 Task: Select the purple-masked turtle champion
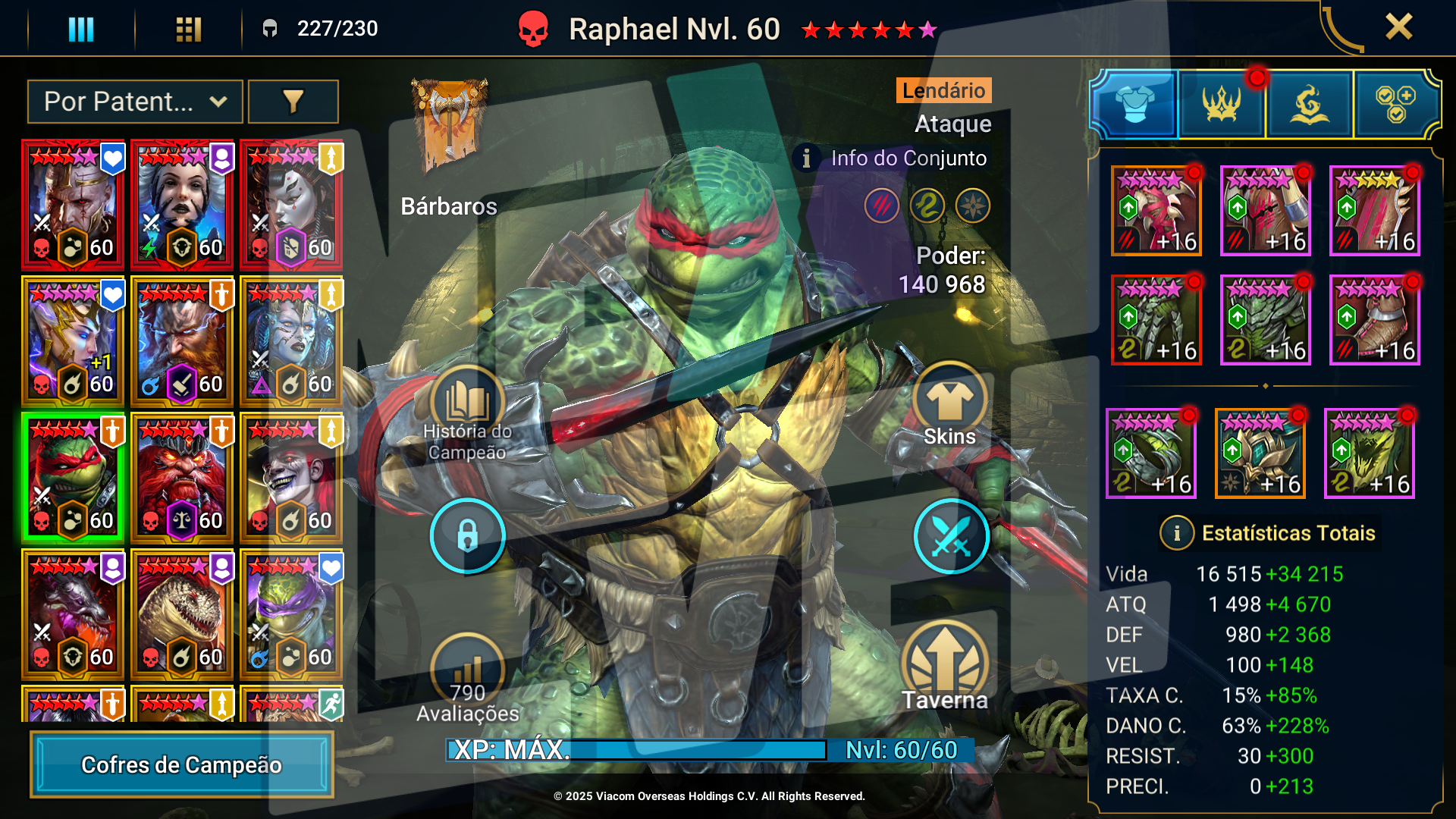pyautogui.click(x=291, y=614)
